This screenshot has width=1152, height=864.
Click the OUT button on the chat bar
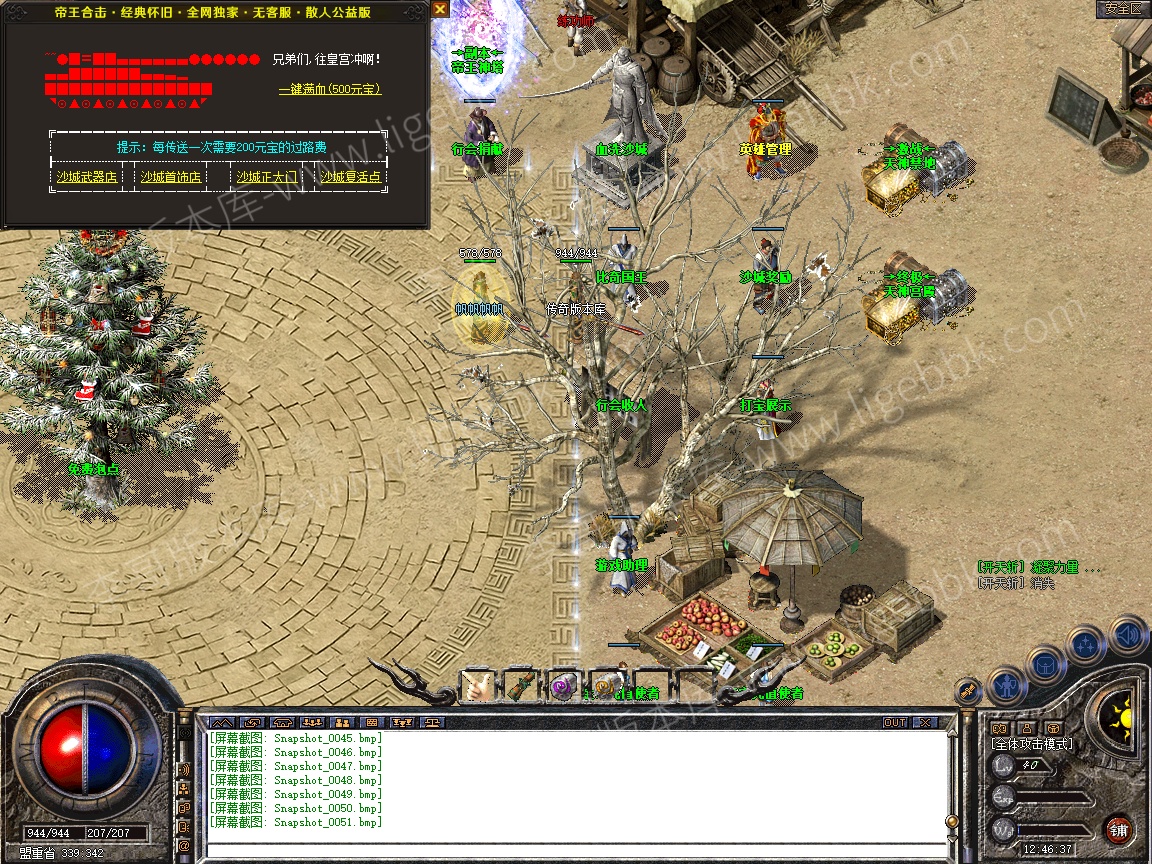(x=894, y=722)
